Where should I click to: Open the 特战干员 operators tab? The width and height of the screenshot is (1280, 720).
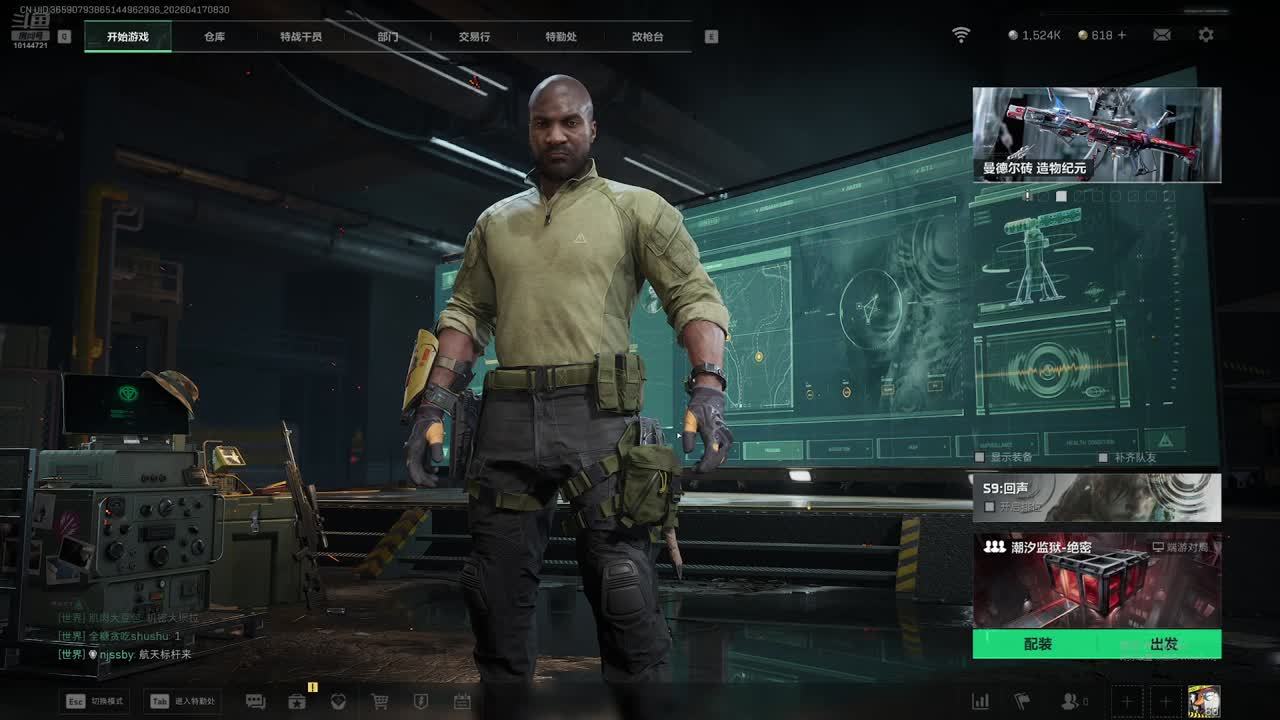(301, 37)
